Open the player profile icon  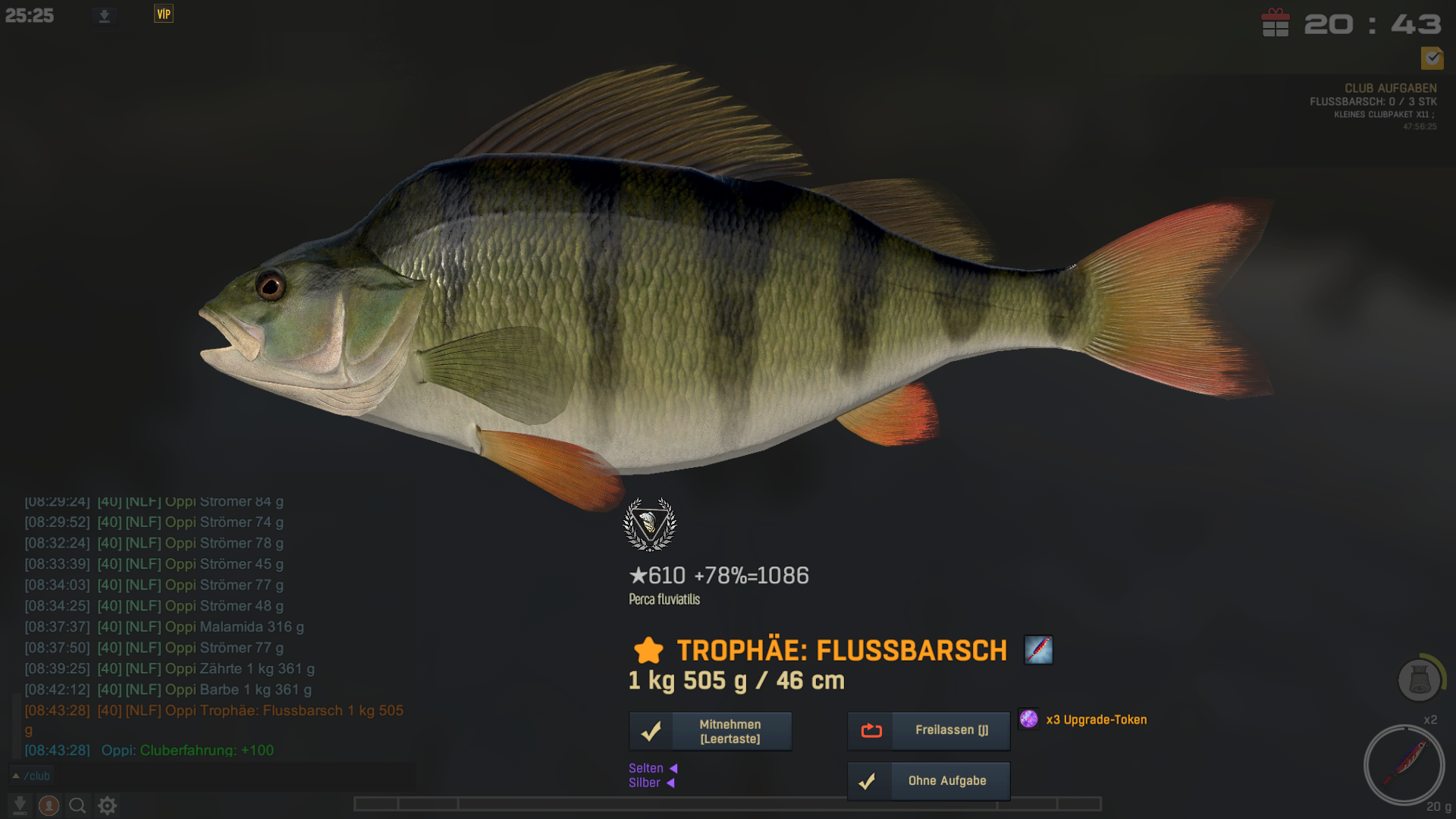49,805
